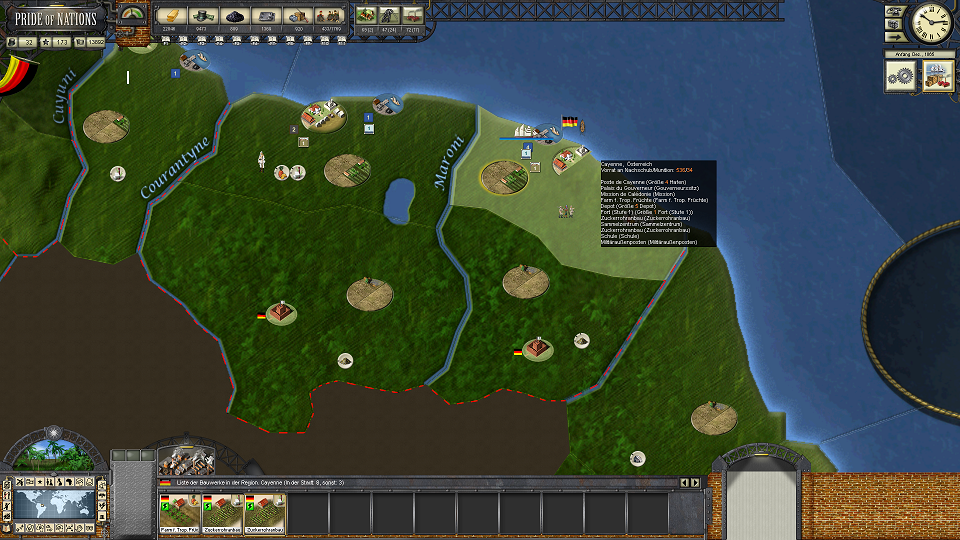Screen dimensions: 960x540
Task: Select the last sugarcane plantation building card
Action: click(x=264, y=513)
